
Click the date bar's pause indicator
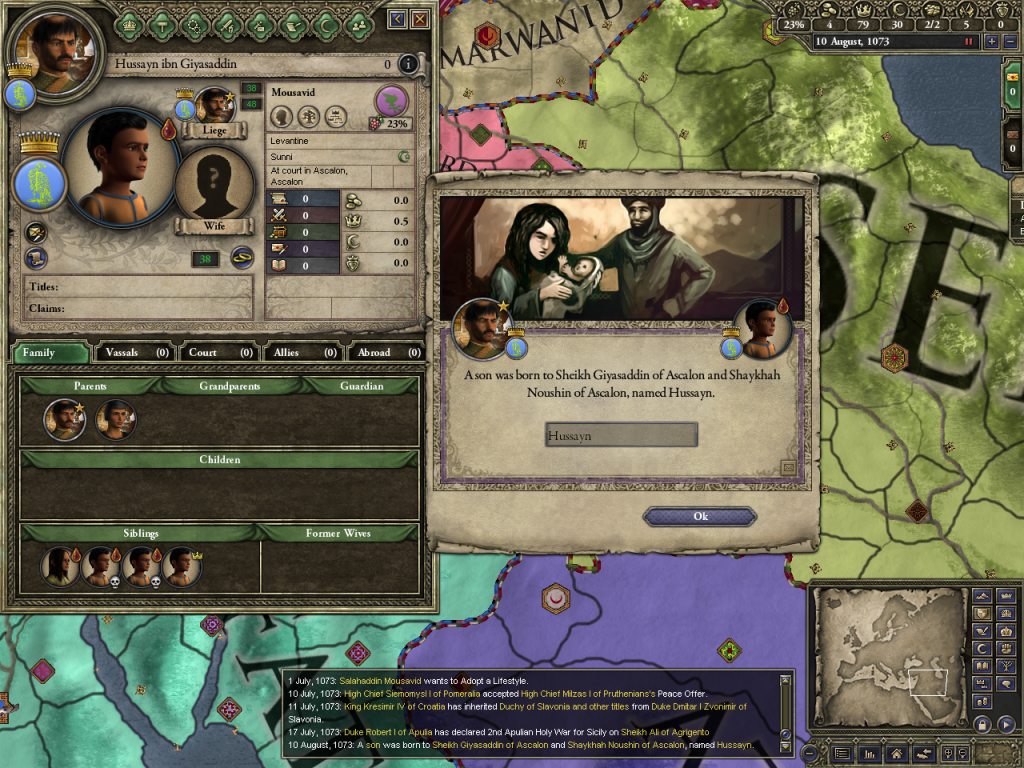coord(968,42)
